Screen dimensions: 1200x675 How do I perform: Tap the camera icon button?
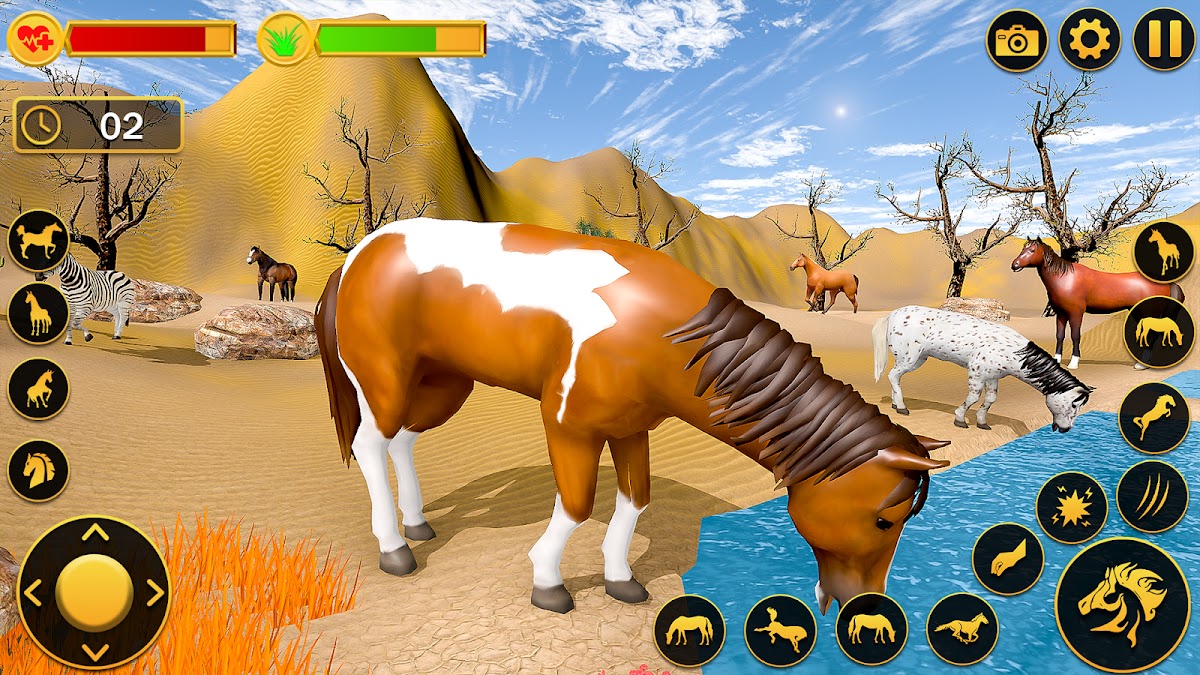point(1017,40)
